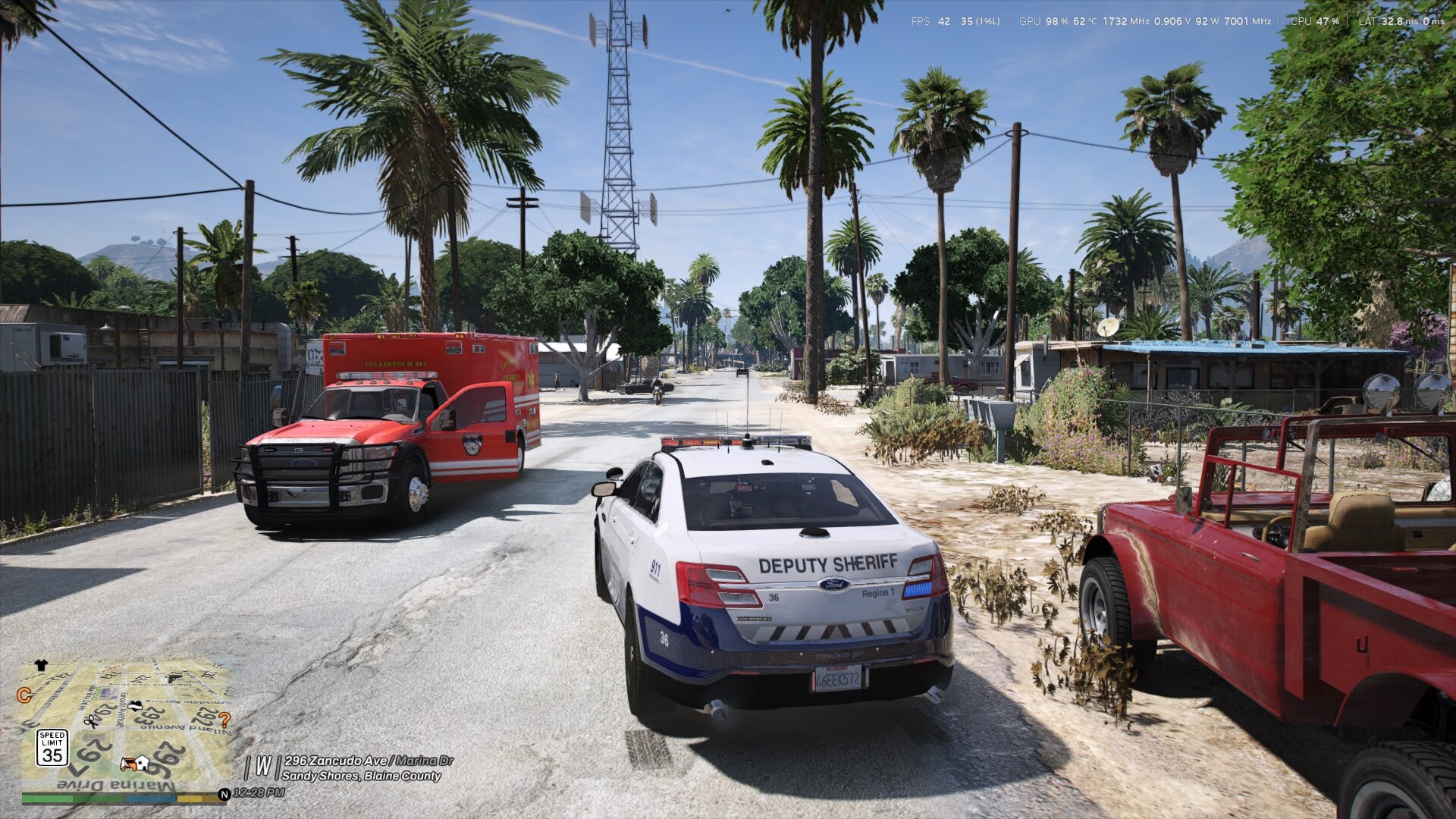Select the clothing store t-shirt blip
The height and width of the screenshot is (819, 1456).
click(x=41, y=666)
